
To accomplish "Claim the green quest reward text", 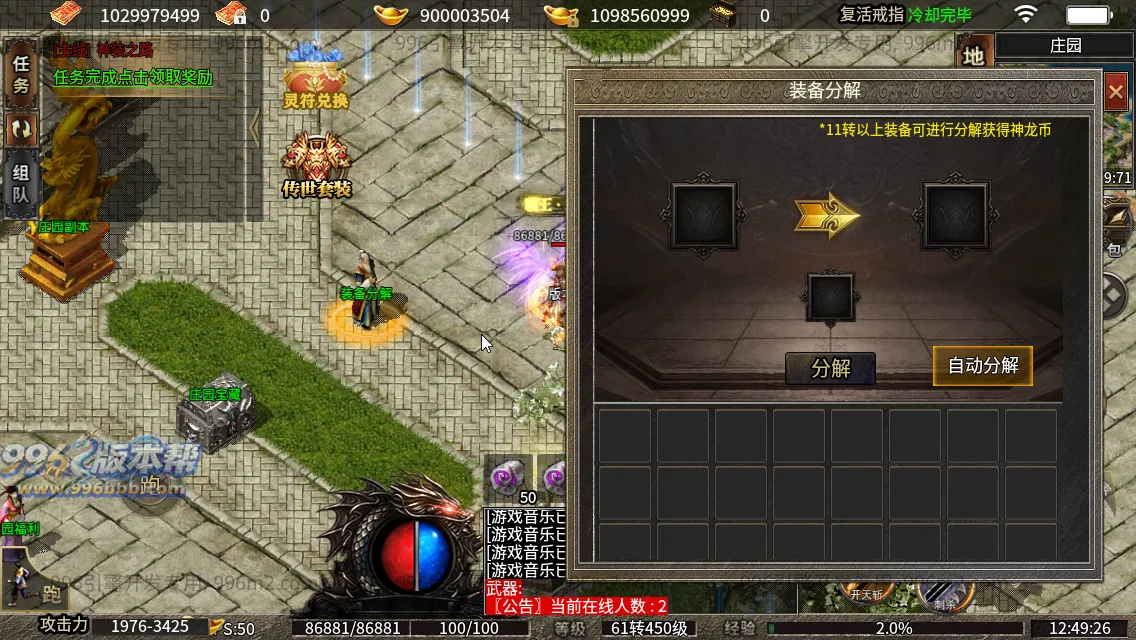I will [x=133, y=78].
